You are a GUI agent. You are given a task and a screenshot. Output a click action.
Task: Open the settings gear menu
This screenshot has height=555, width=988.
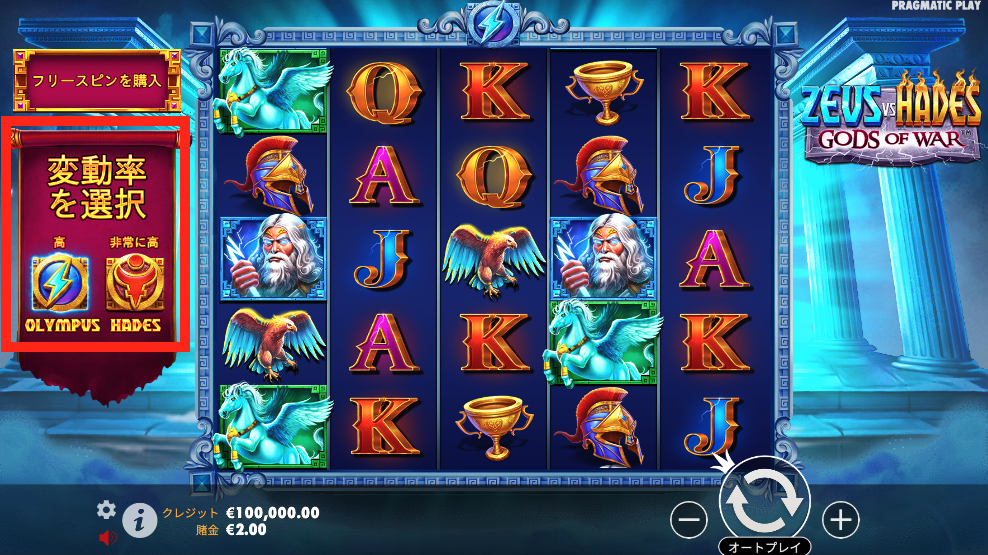click(x=107, y=510)
